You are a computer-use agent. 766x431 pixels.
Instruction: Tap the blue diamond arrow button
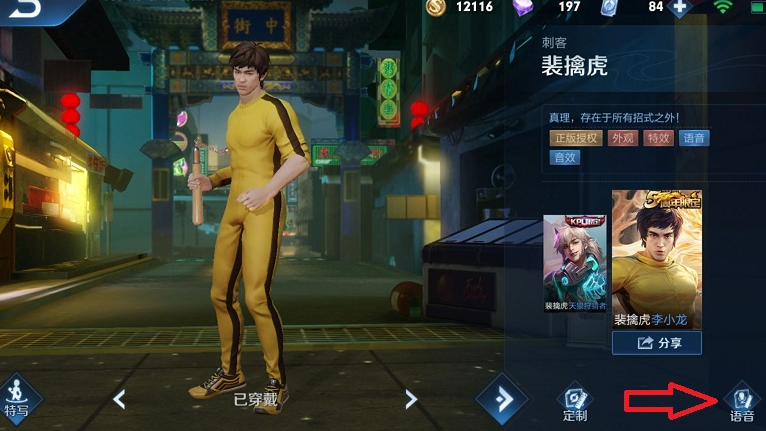tap(501, 399)
